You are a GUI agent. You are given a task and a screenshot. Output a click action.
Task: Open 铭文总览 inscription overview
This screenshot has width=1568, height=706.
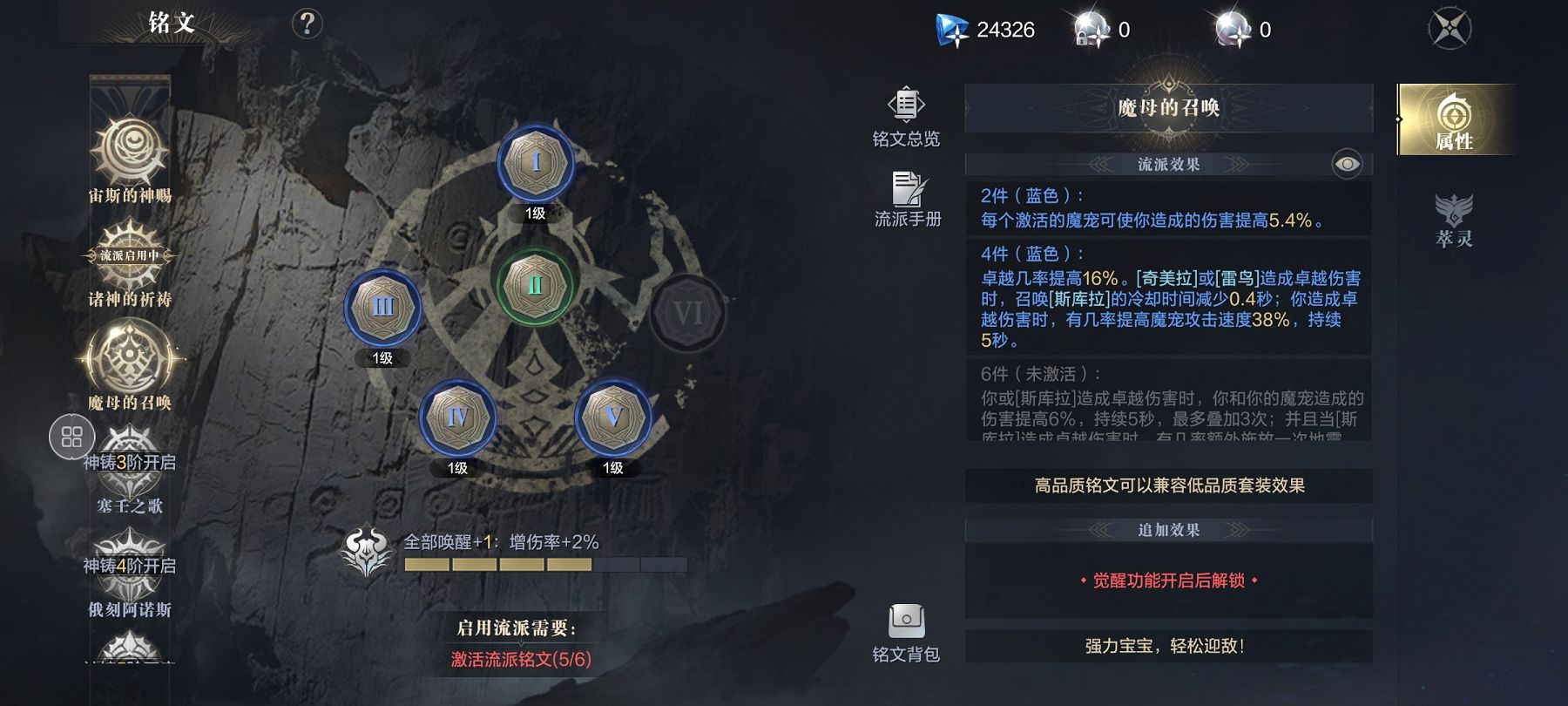click(x=906, y=117)
